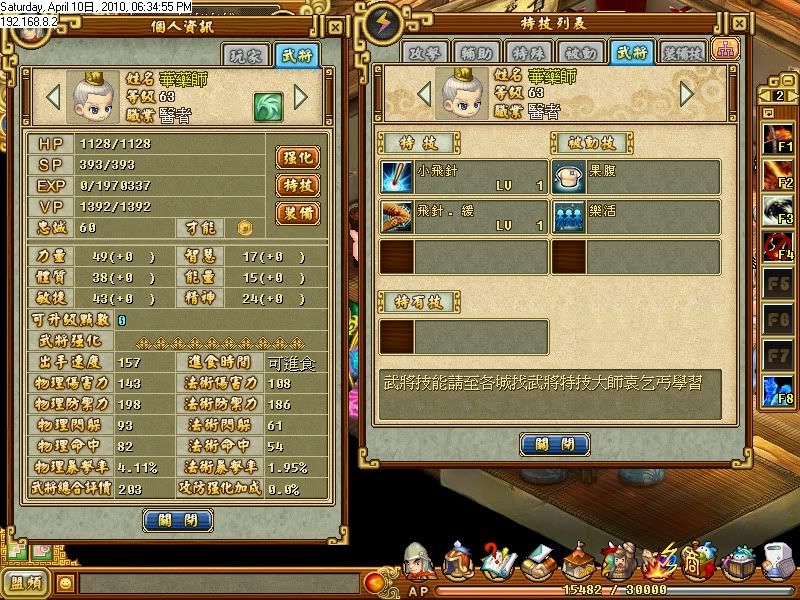Open the 特技 skills button in the info panel

point(297,185)
